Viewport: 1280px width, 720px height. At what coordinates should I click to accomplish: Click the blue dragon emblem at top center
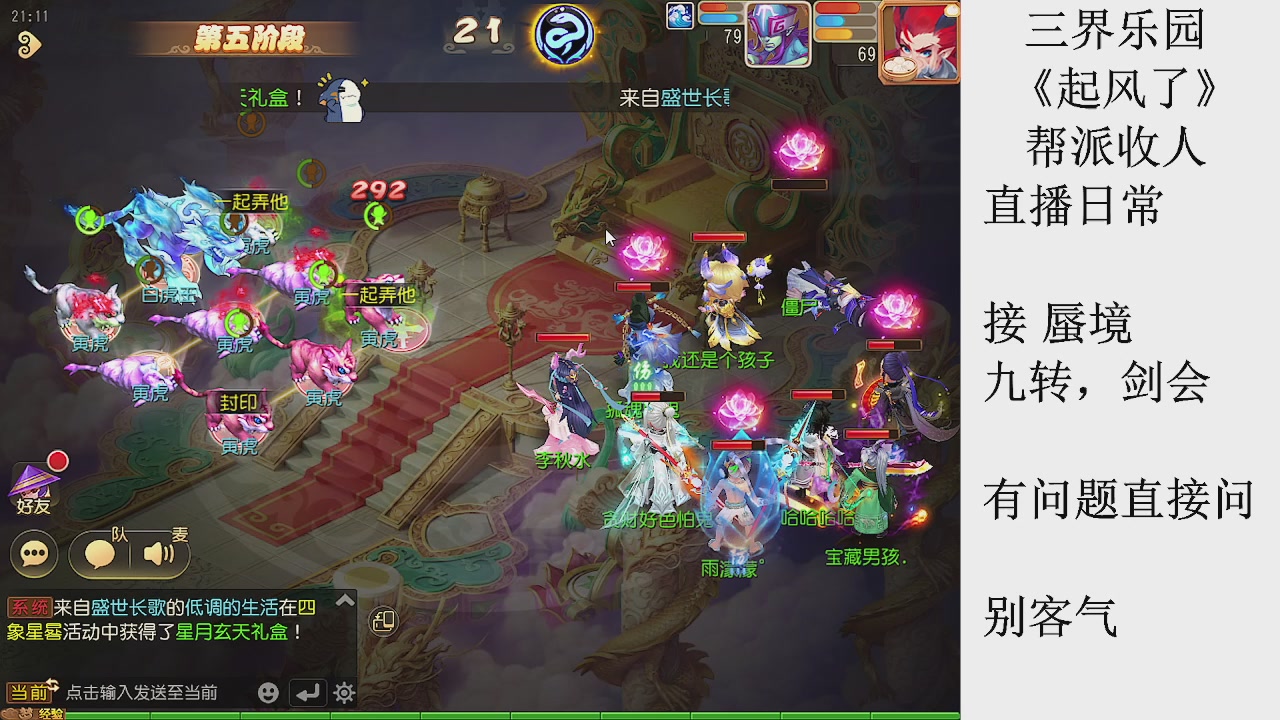563,35
